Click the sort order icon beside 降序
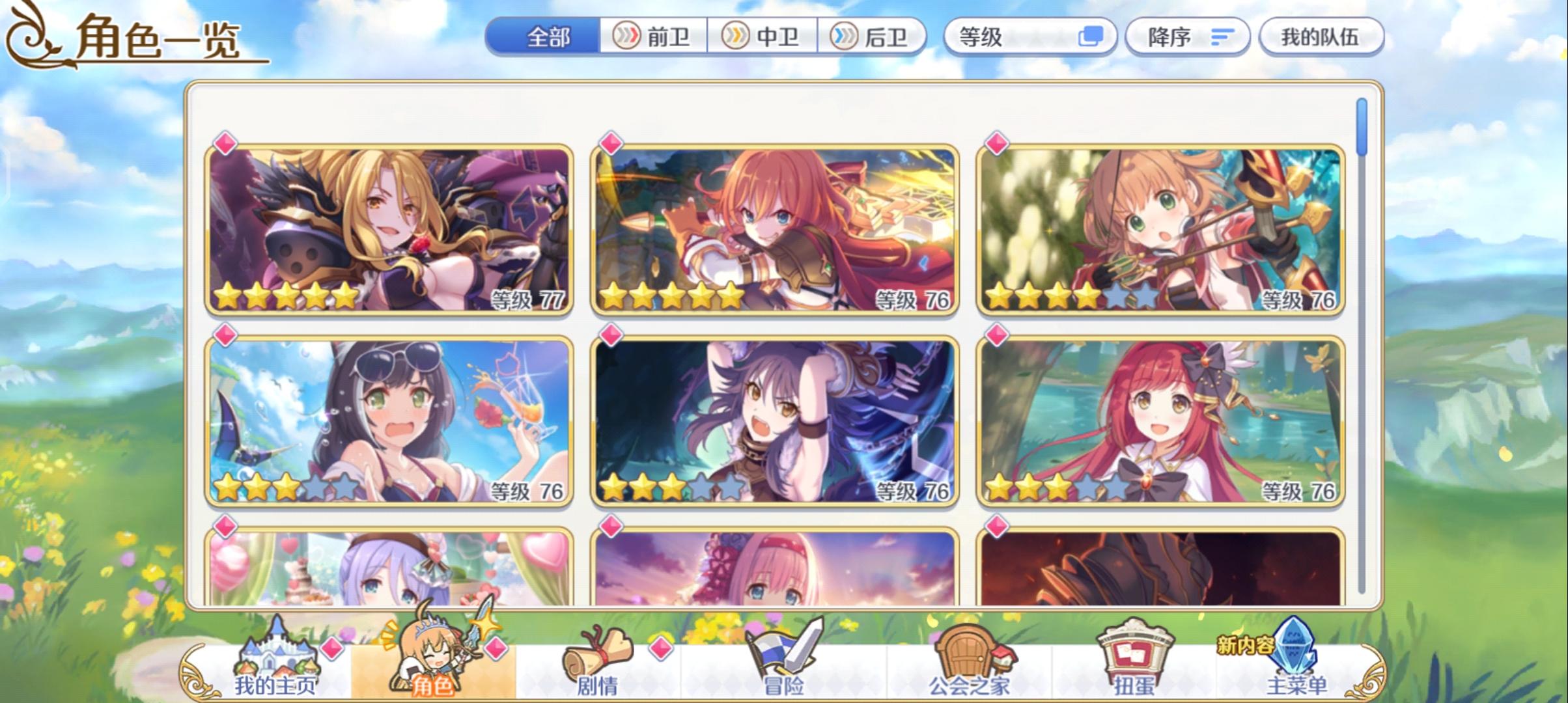 coord(1222,37)
